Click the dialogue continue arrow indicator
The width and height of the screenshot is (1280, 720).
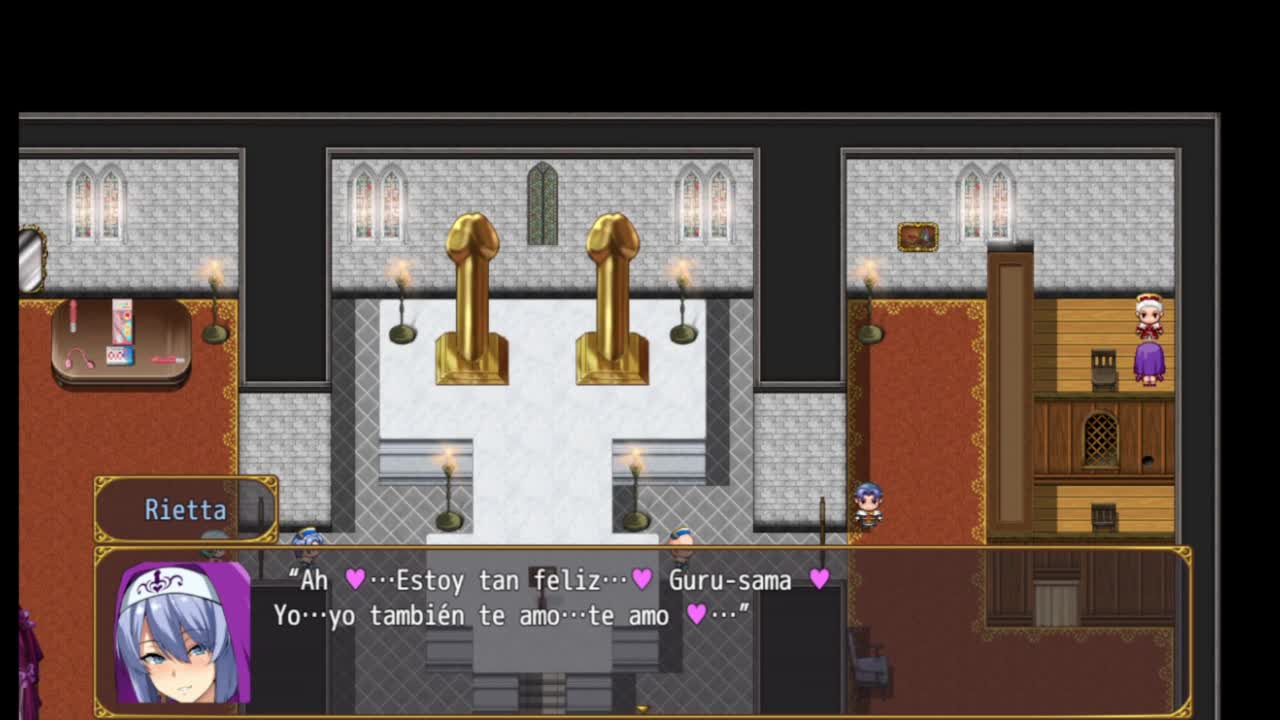pyautogui.click(x=642, y=709)
